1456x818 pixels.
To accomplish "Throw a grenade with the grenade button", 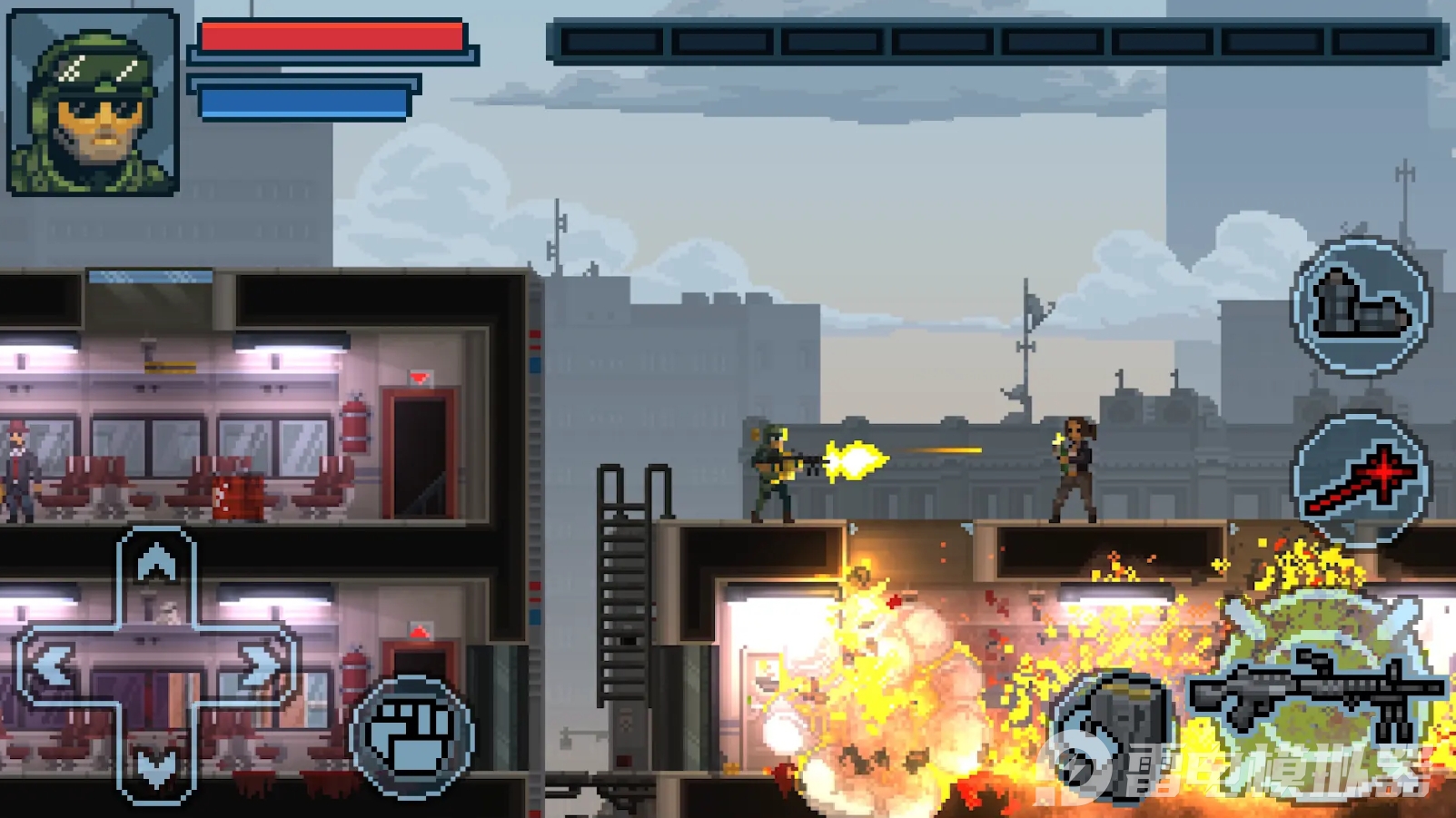I will click(1115, 734).
